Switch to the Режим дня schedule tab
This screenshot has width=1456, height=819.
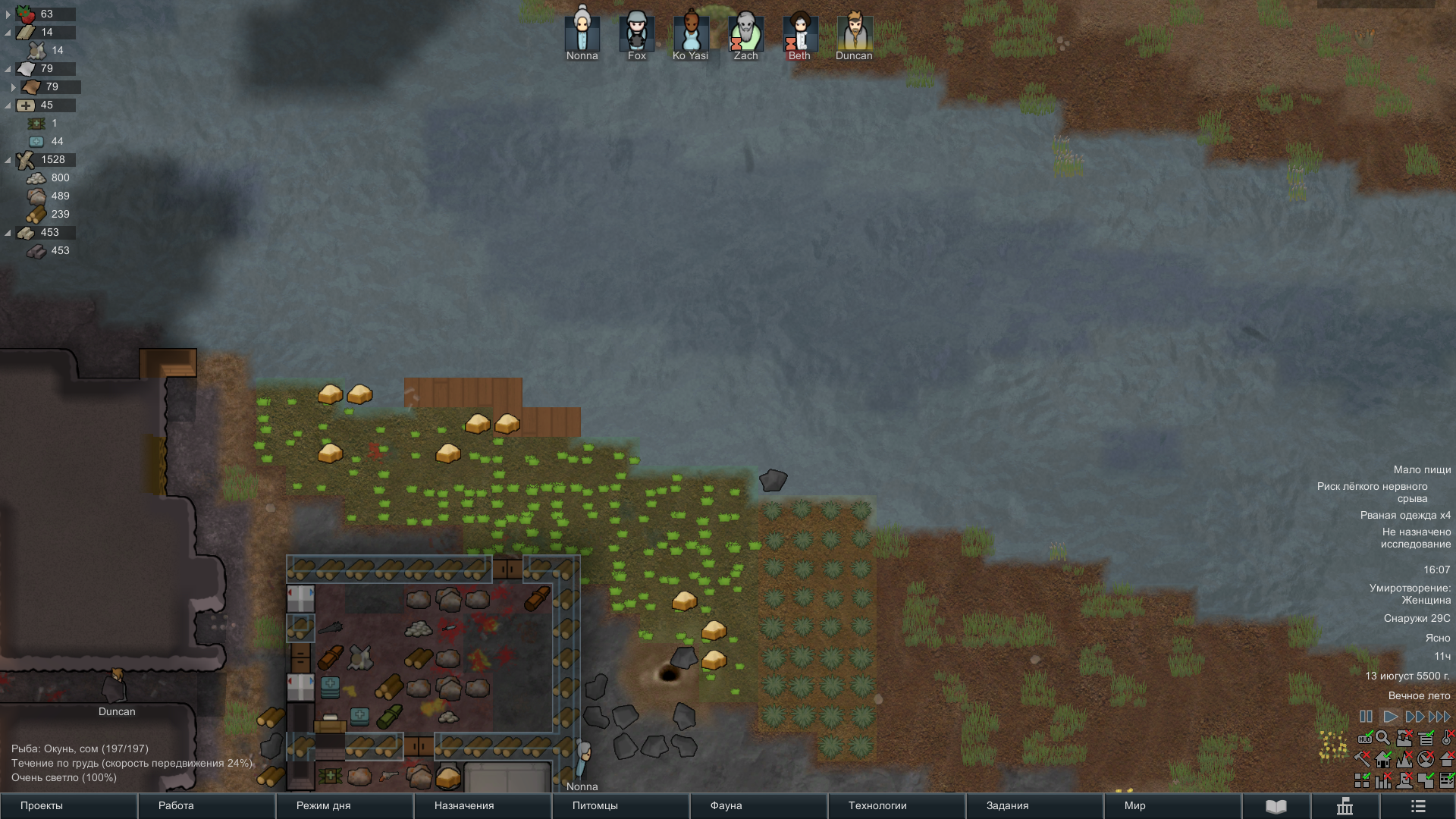(x=344, y=805)
